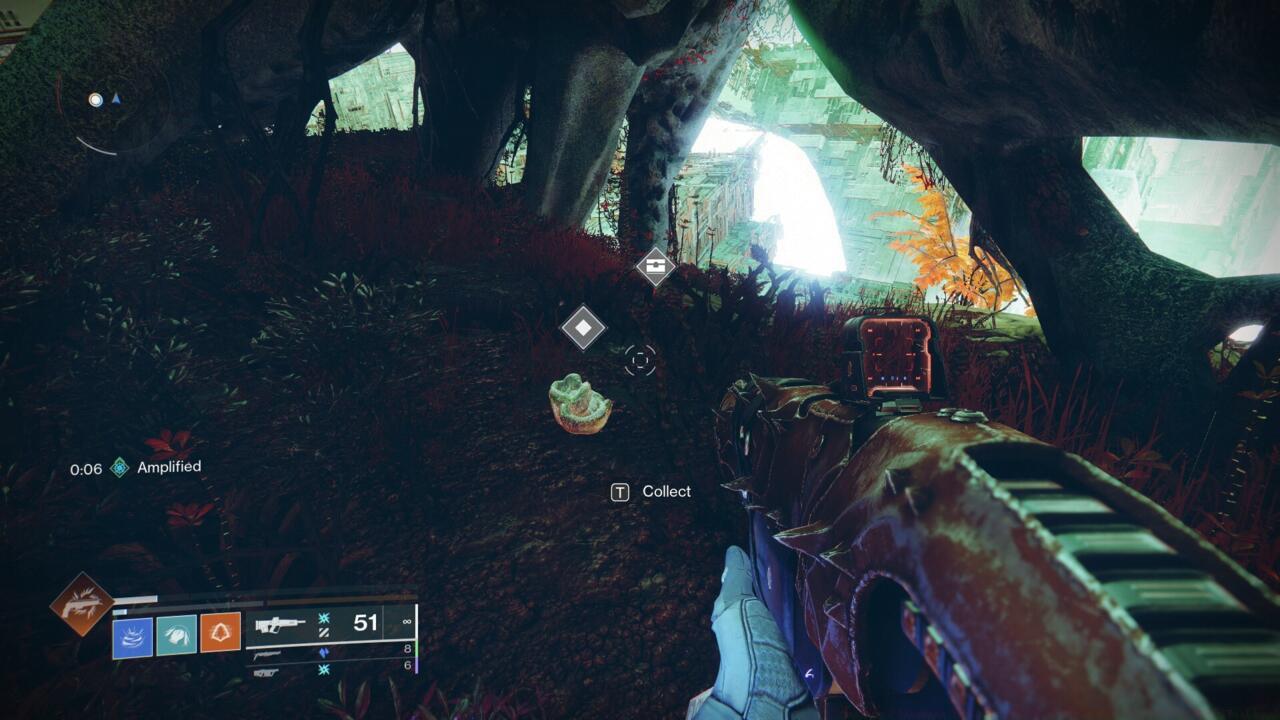Select the equipped scout rifle weapon icon
This screenshot has width=1280, height=720.
pyautogui.click(x=278, y=625)
